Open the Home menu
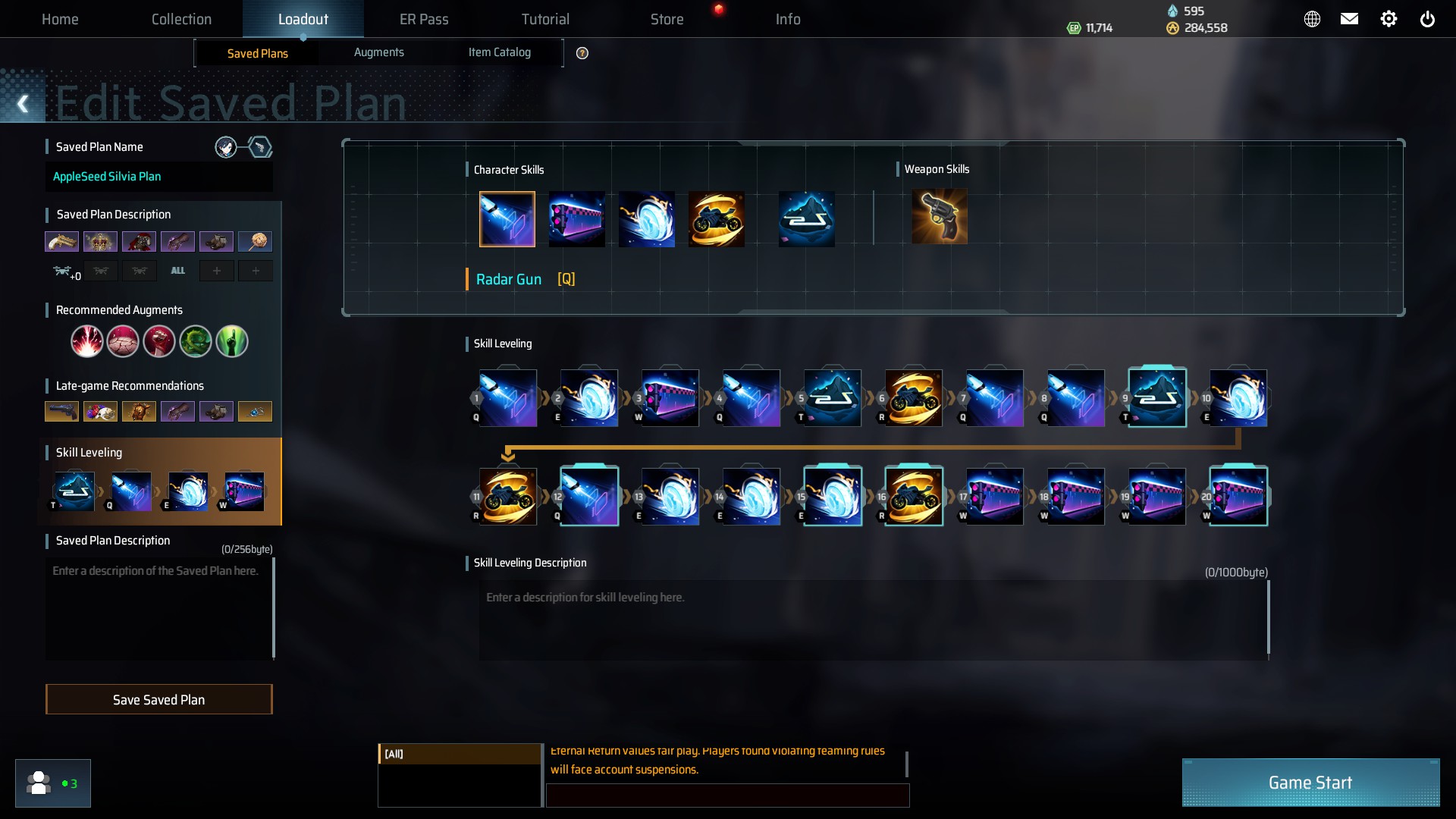 60,19
